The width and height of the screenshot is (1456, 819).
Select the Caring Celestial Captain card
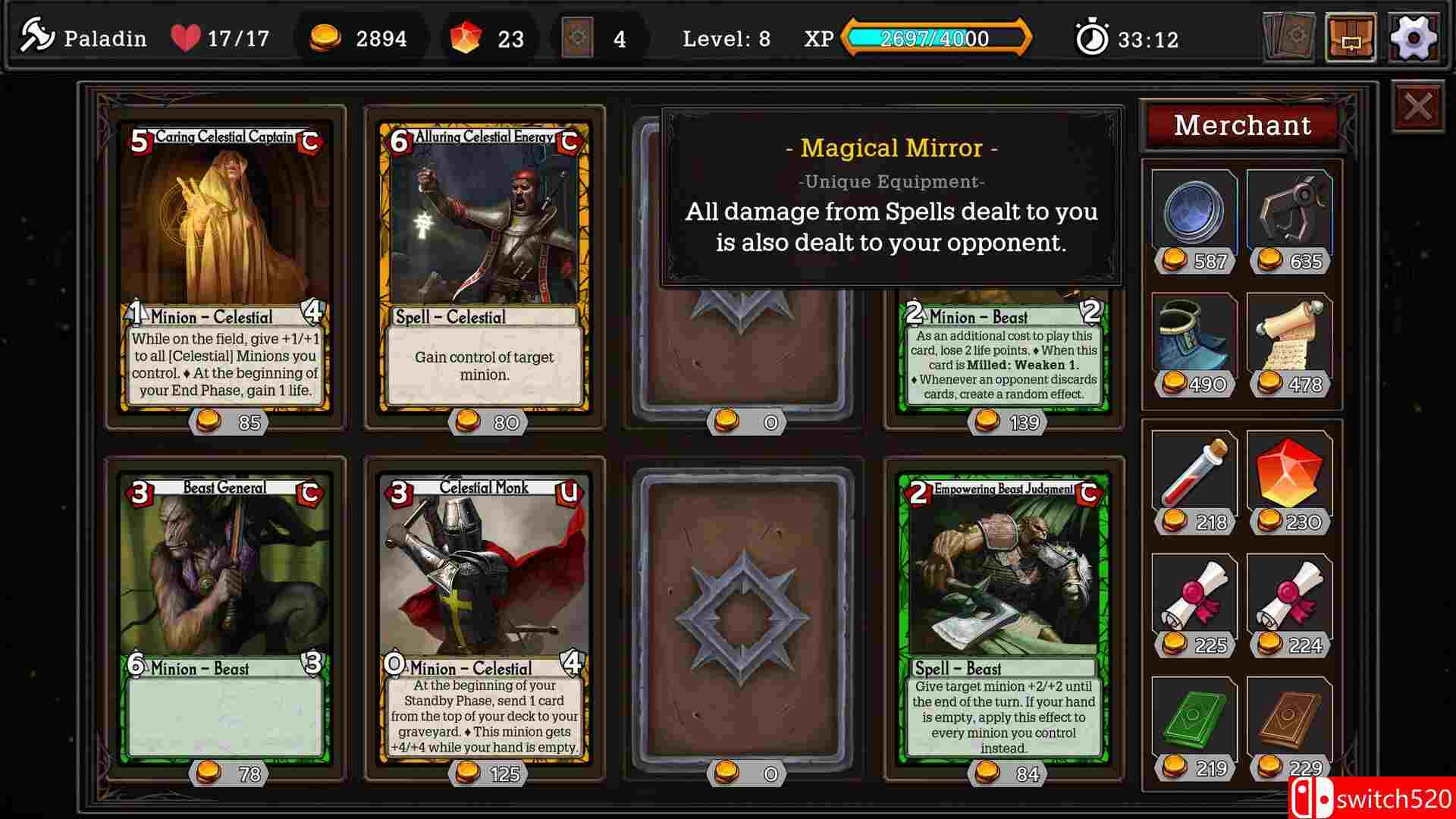[224, 265]
